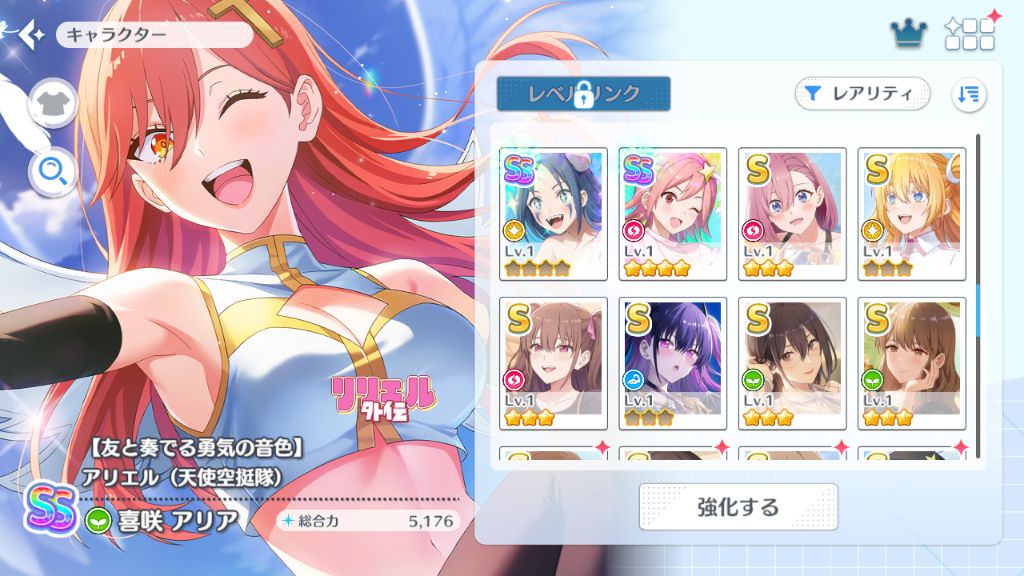The height and width of the screenshot is (576, 1024).
Task: Select the S purple-haired character card
Action: pyautogui.click(x=672, y=363)
